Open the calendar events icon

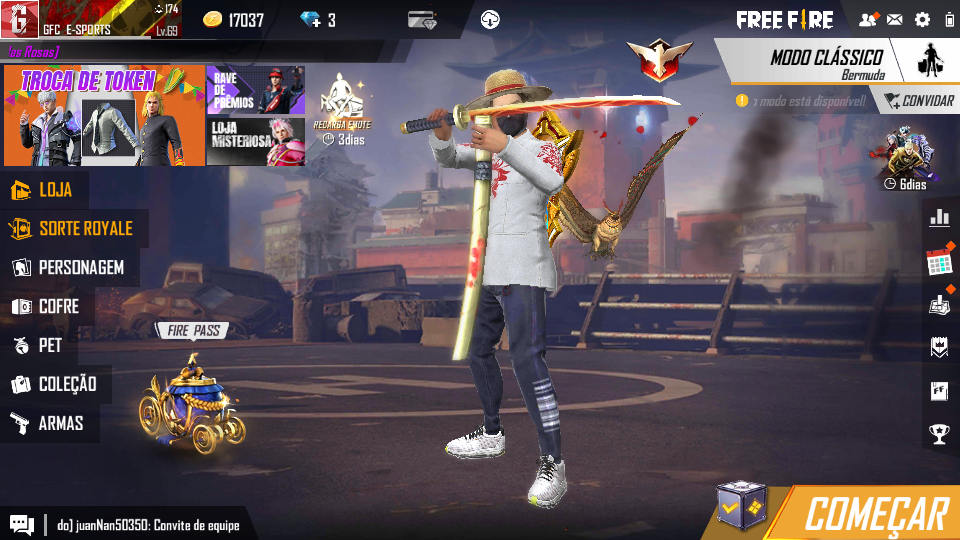(939, 263)
